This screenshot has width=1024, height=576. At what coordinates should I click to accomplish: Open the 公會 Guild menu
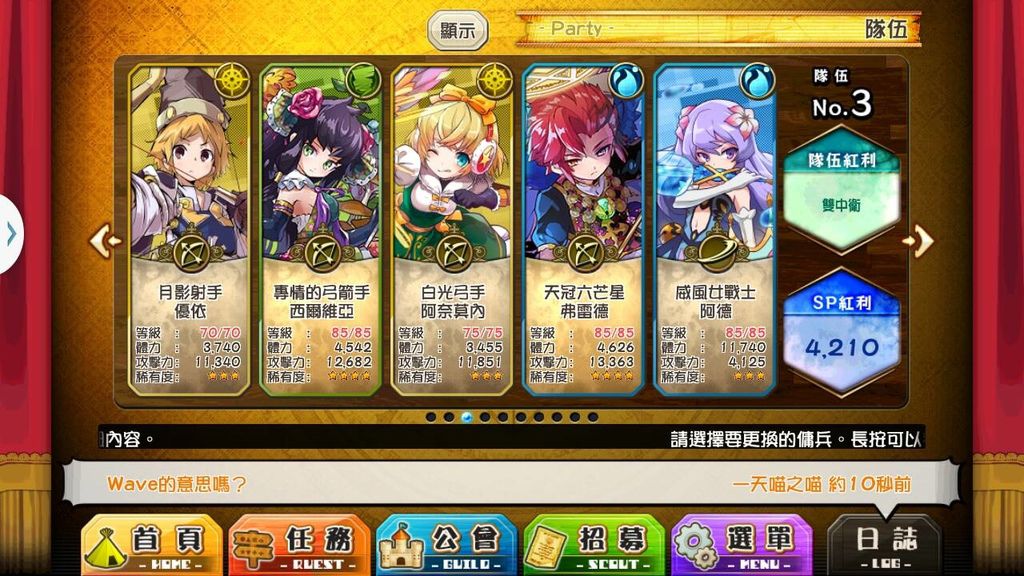[446, 546]
